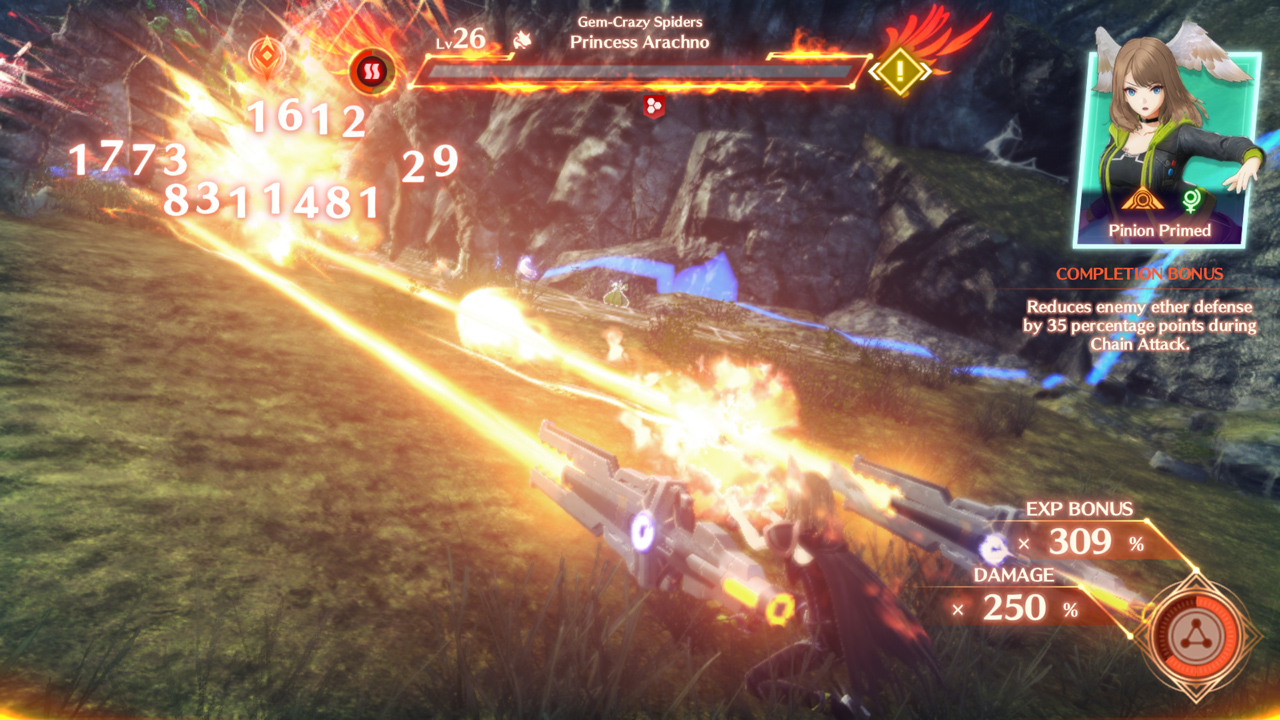Click the yellow exclamation diamond icon
The height and width of the screenshot is (720, 1280).
[x=900, y=71]
